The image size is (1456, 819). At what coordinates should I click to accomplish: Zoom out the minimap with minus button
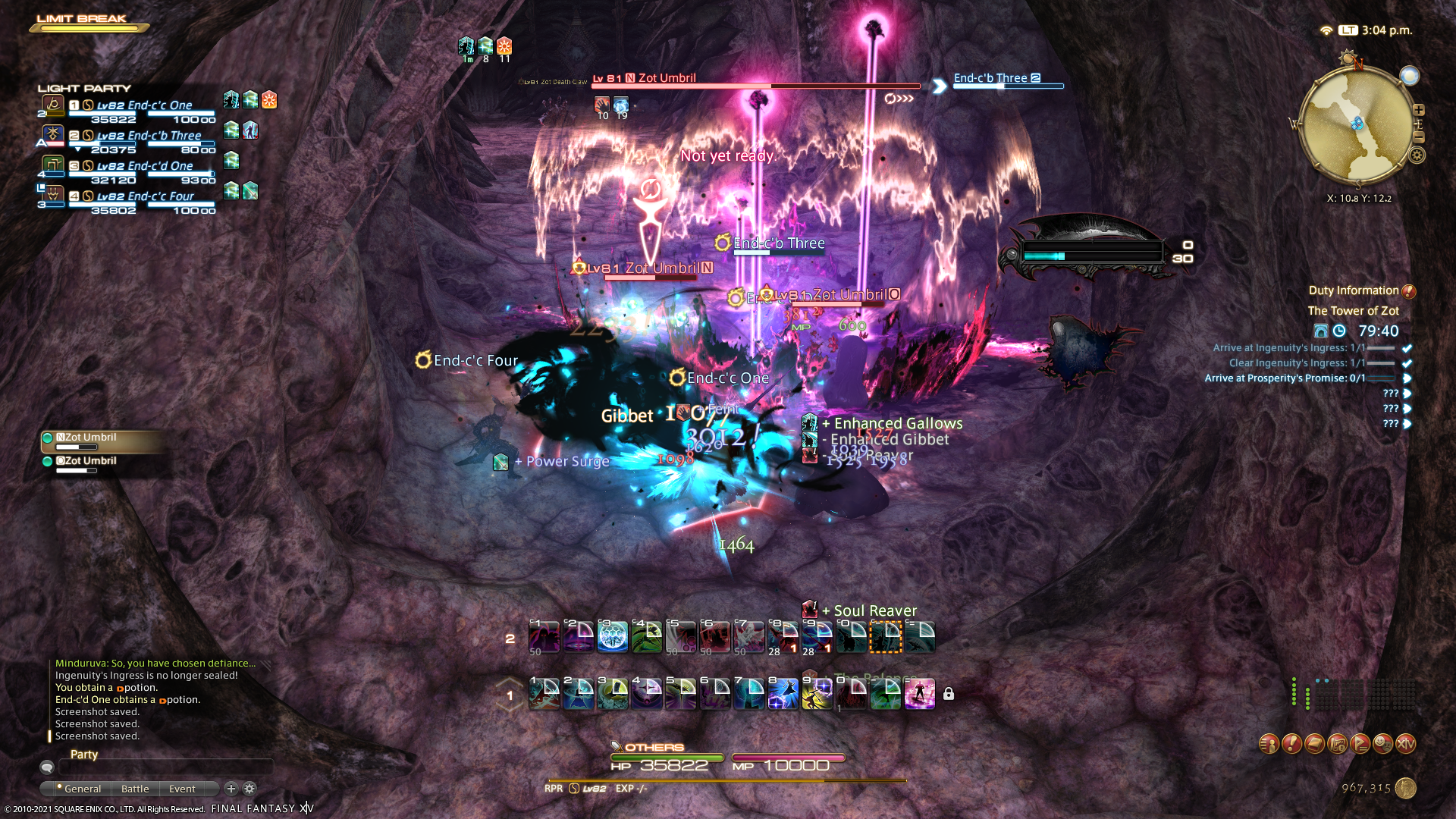[1419, 137]
